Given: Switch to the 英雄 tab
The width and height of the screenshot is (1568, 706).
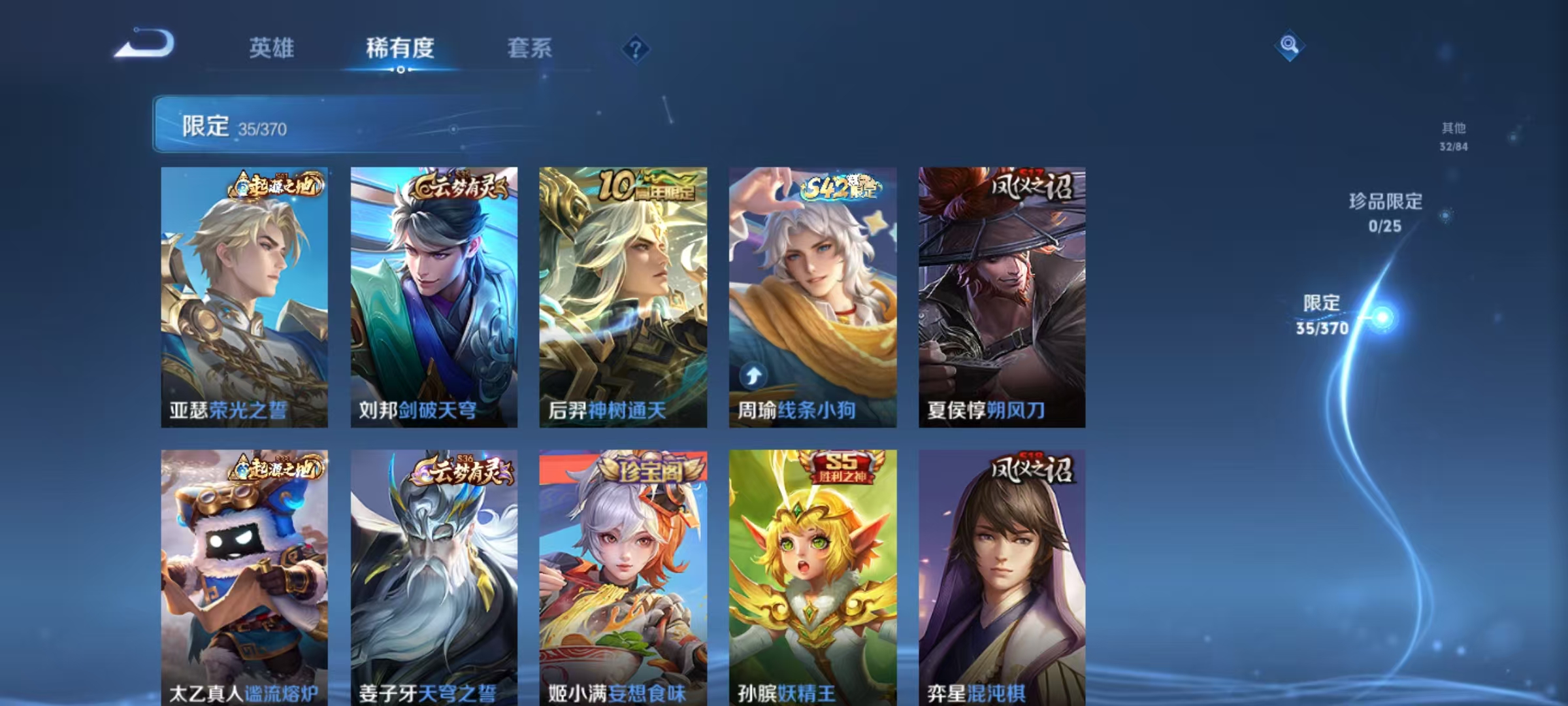Looking at the screenshot, I should click(270, 48).
